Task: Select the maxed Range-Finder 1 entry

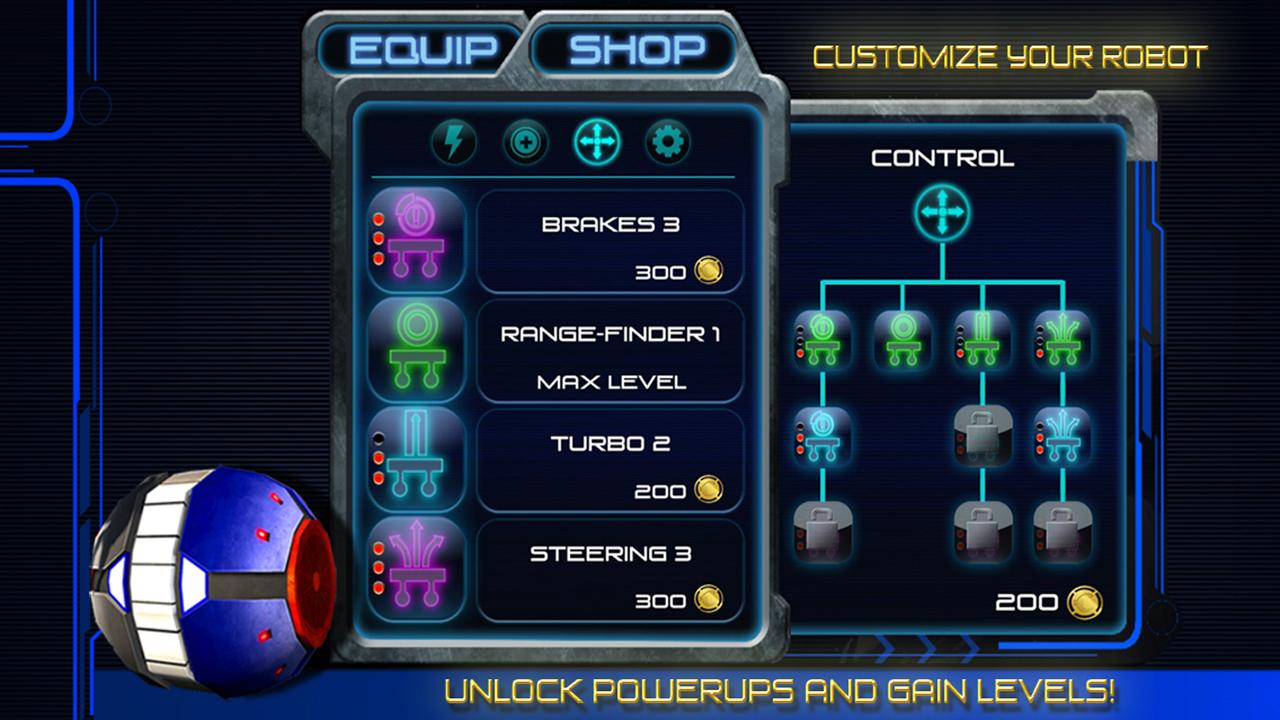Action: pyautogui.click(x=611, y=350)
